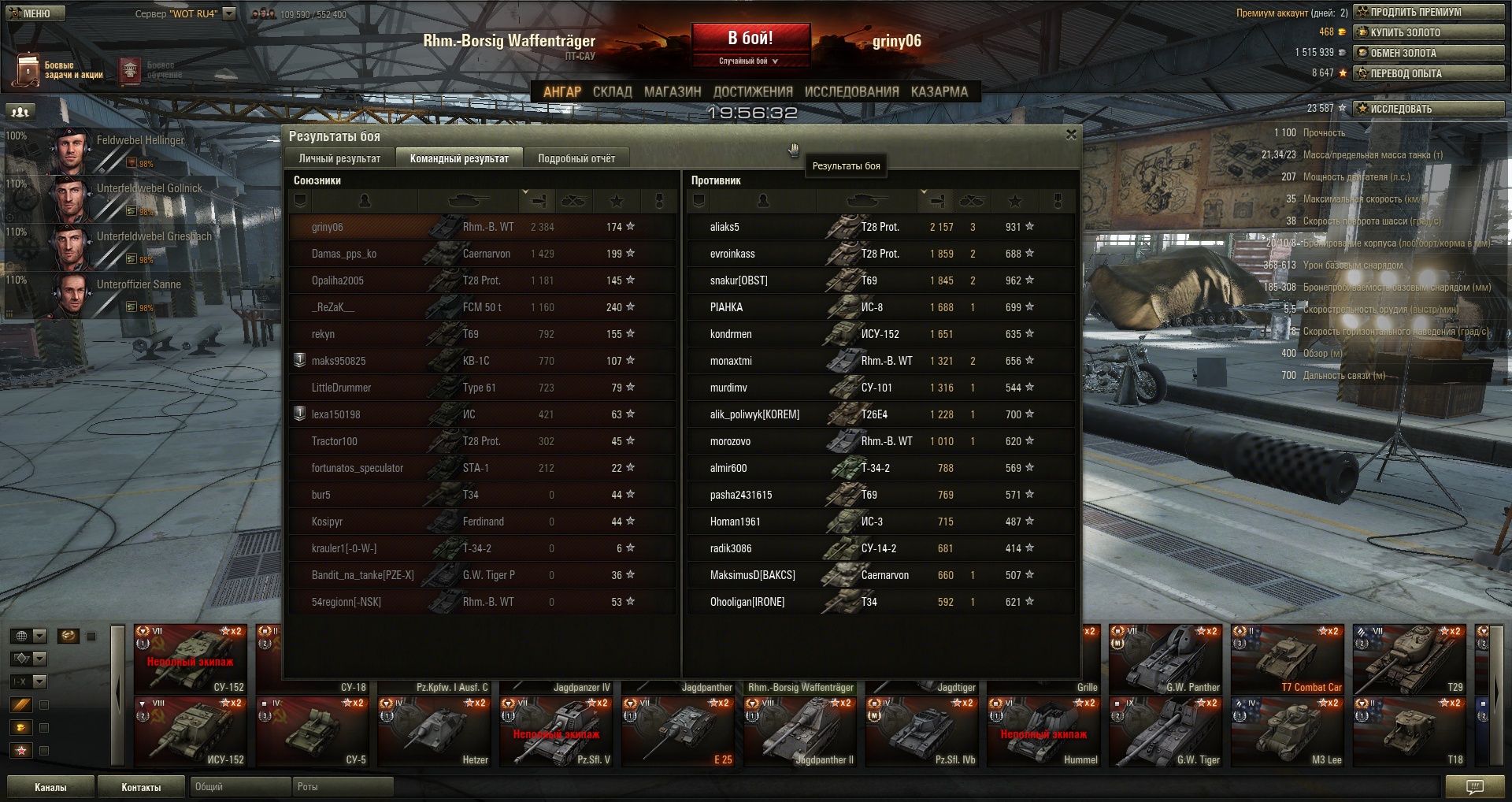Select the Hetzer tank in carousel
The height and width of the screenshot is (802, 1512).
tap(435, 732)
